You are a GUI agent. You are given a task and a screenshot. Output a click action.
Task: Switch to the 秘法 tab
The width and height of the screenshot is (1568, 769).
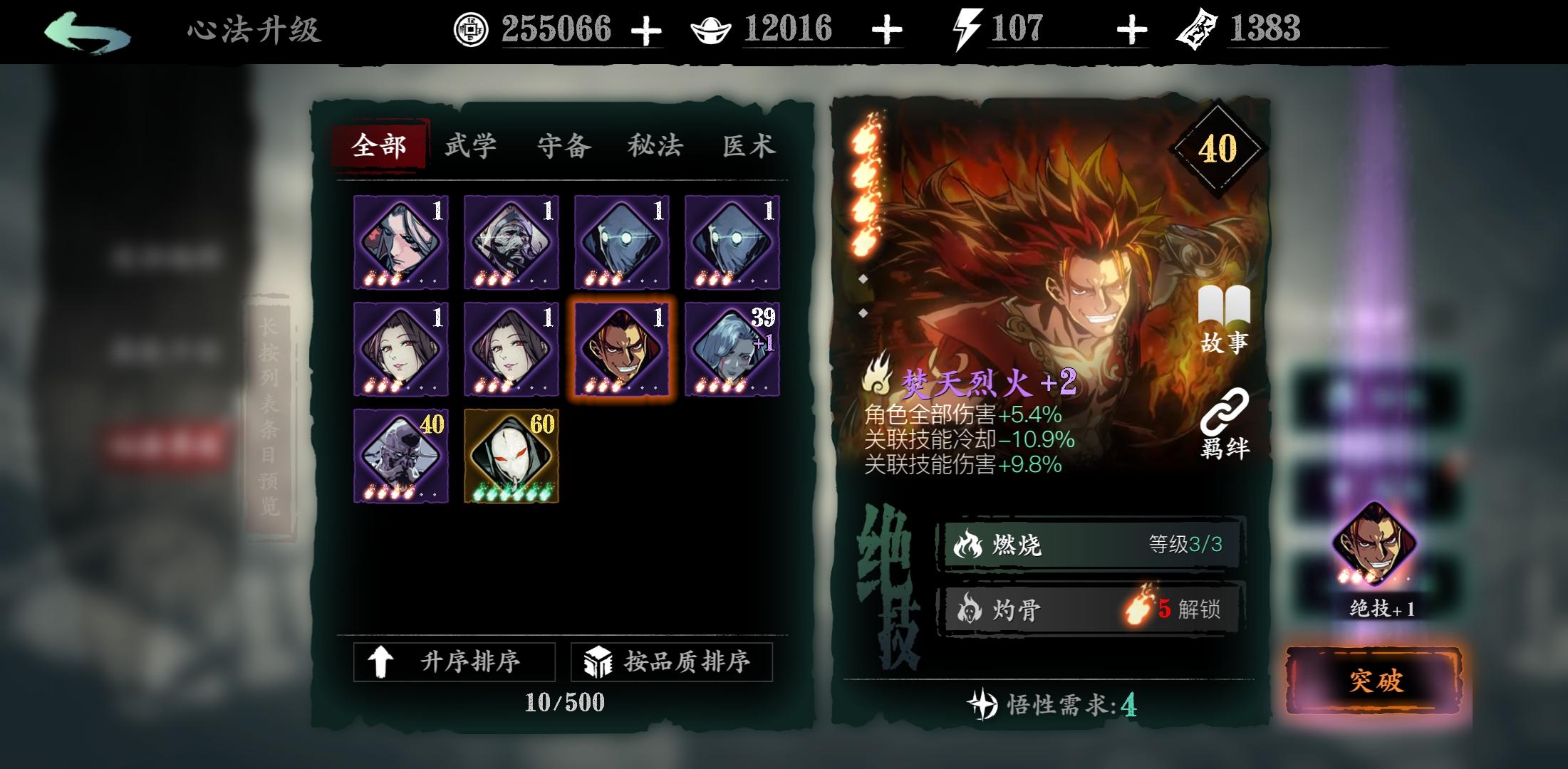click(654, 145)
